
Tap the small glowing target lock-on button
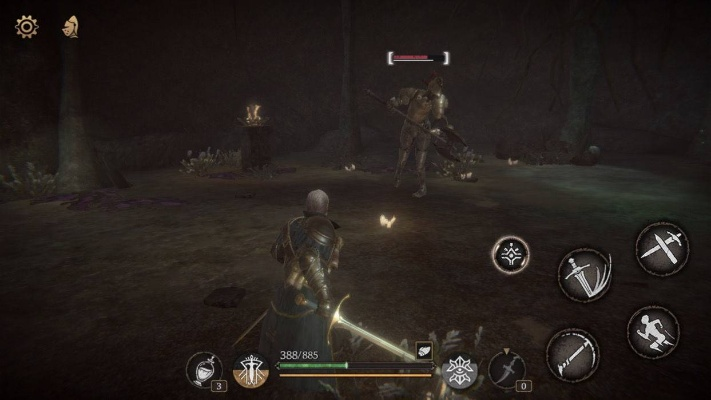pos(511,253)
